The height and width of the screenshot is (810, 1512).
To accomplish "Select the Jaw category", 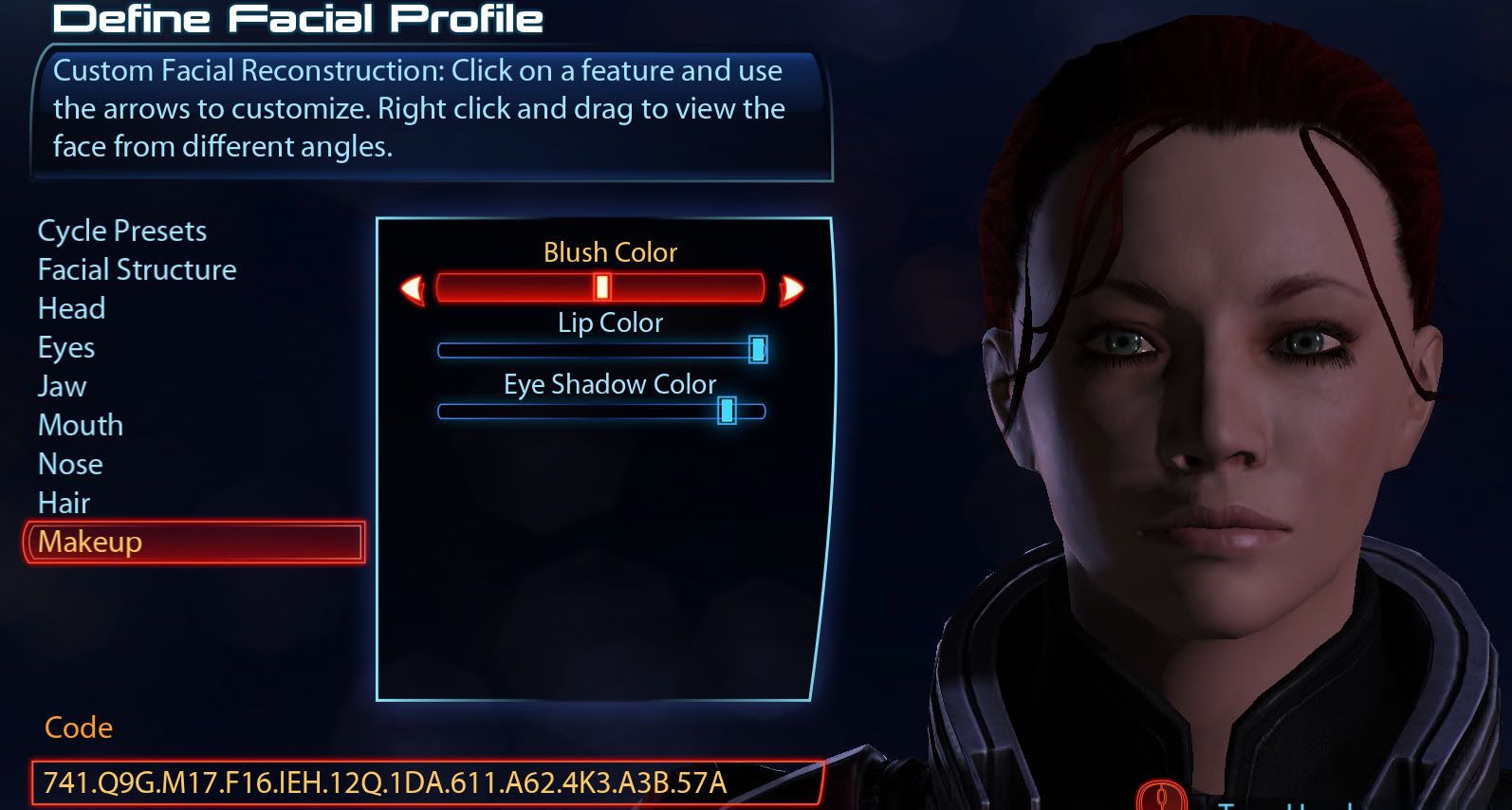I will coord(62,386).
